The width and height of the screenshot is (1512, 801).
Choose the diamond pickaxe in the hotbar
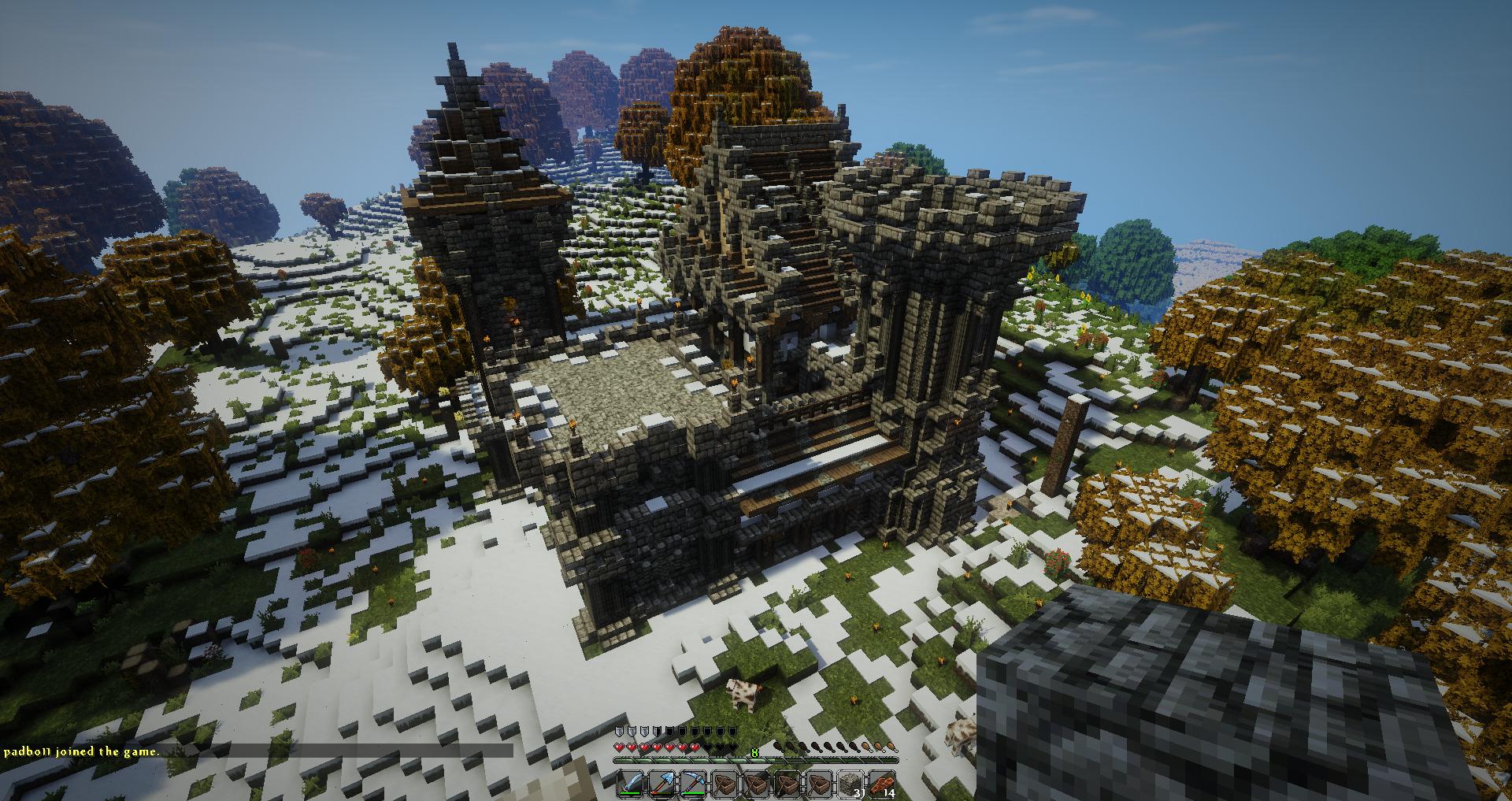[693, 784]
